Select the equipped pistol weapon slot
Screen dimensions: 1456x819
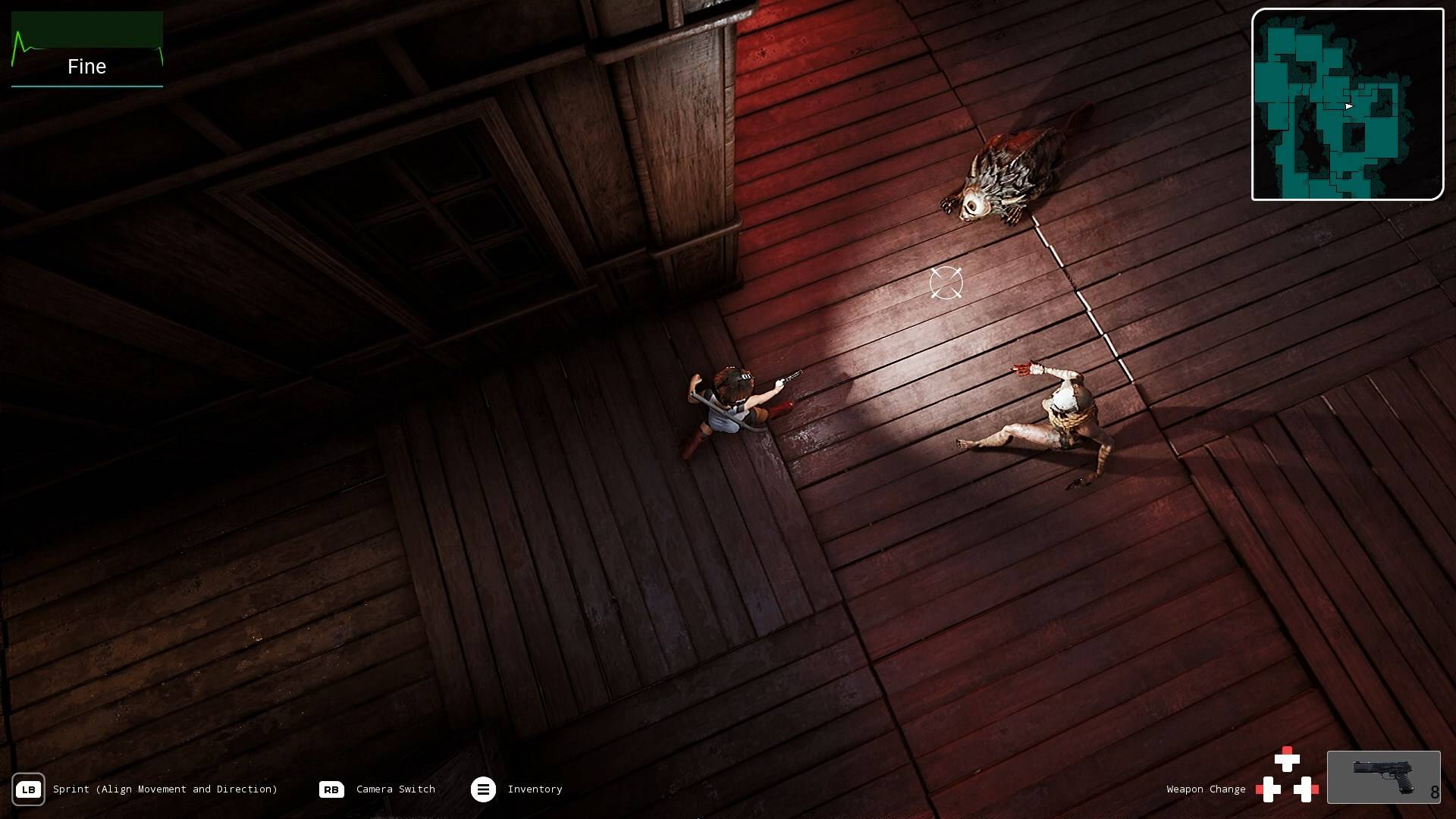coord(1383,777)
